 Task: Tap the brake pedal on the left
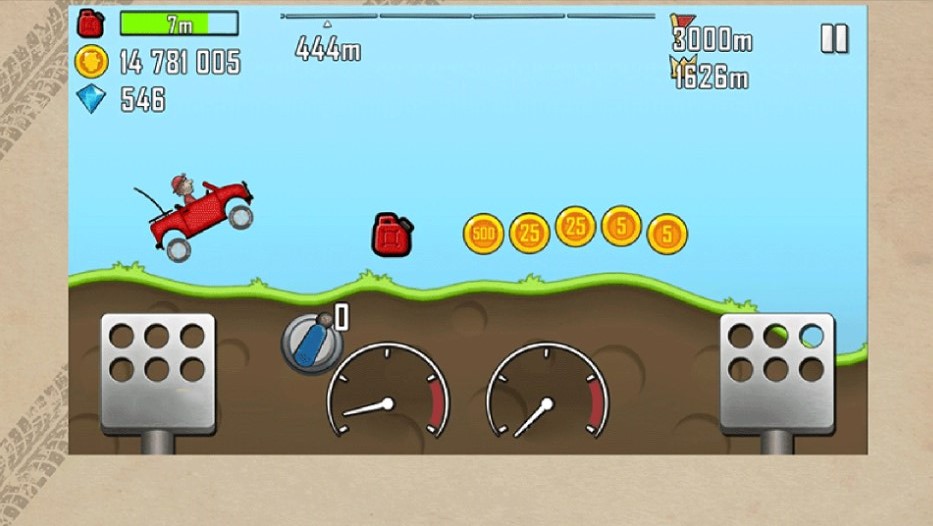coord(157,361)
